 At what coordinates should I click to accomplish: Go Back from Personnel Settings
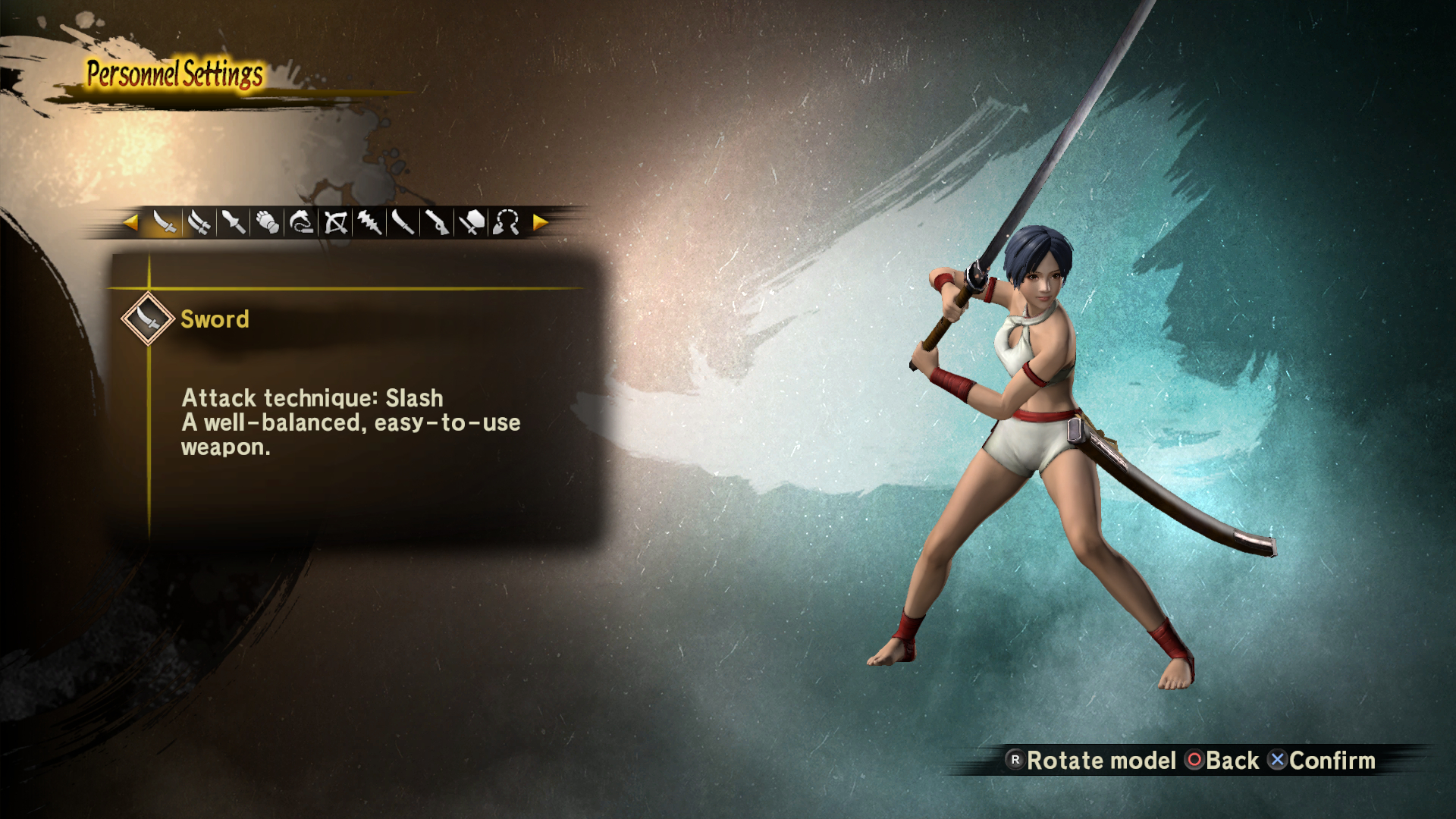[1222, 761]
